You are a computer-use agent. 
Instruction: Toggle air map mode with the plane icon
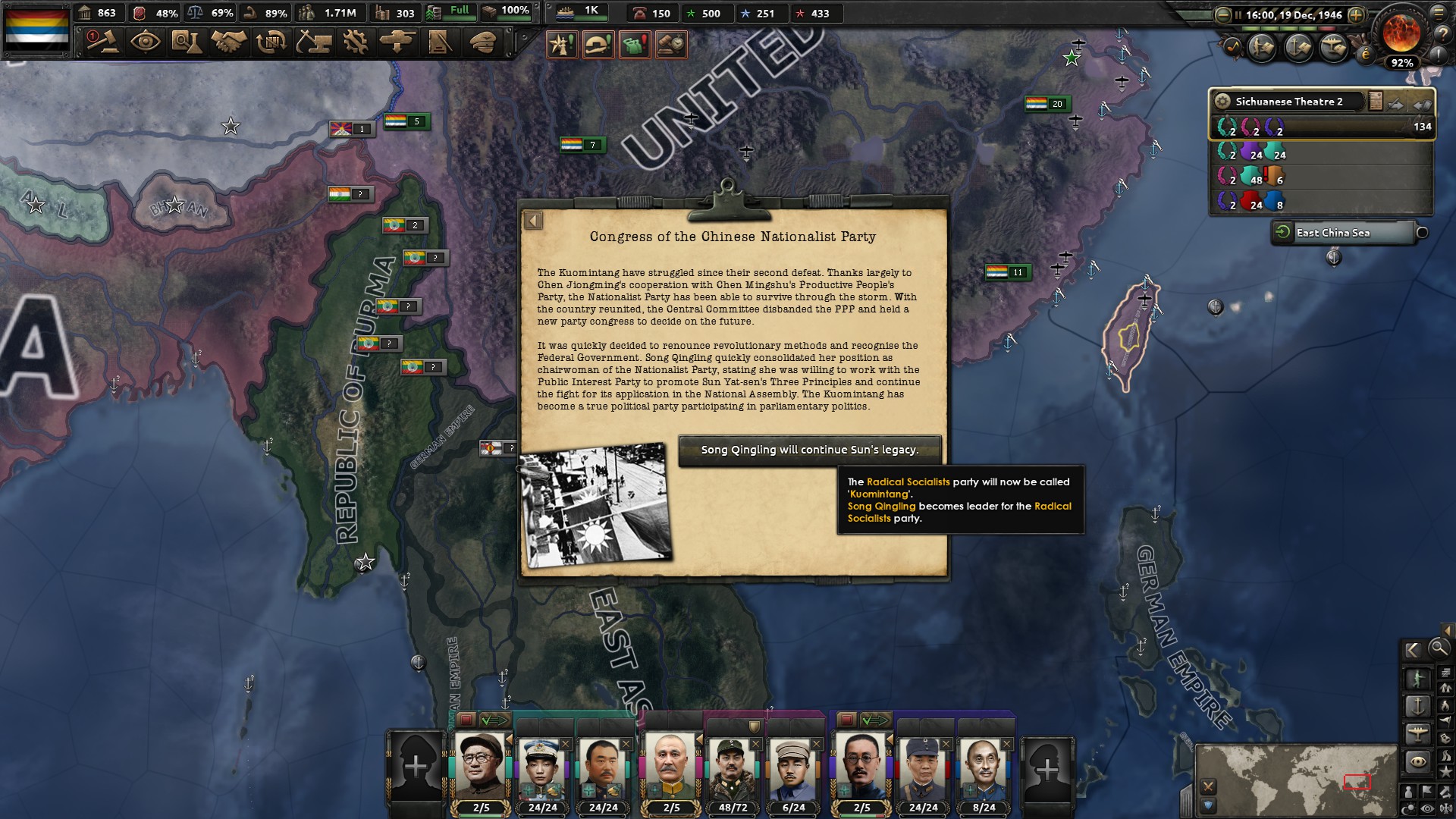pos(1420,733)
